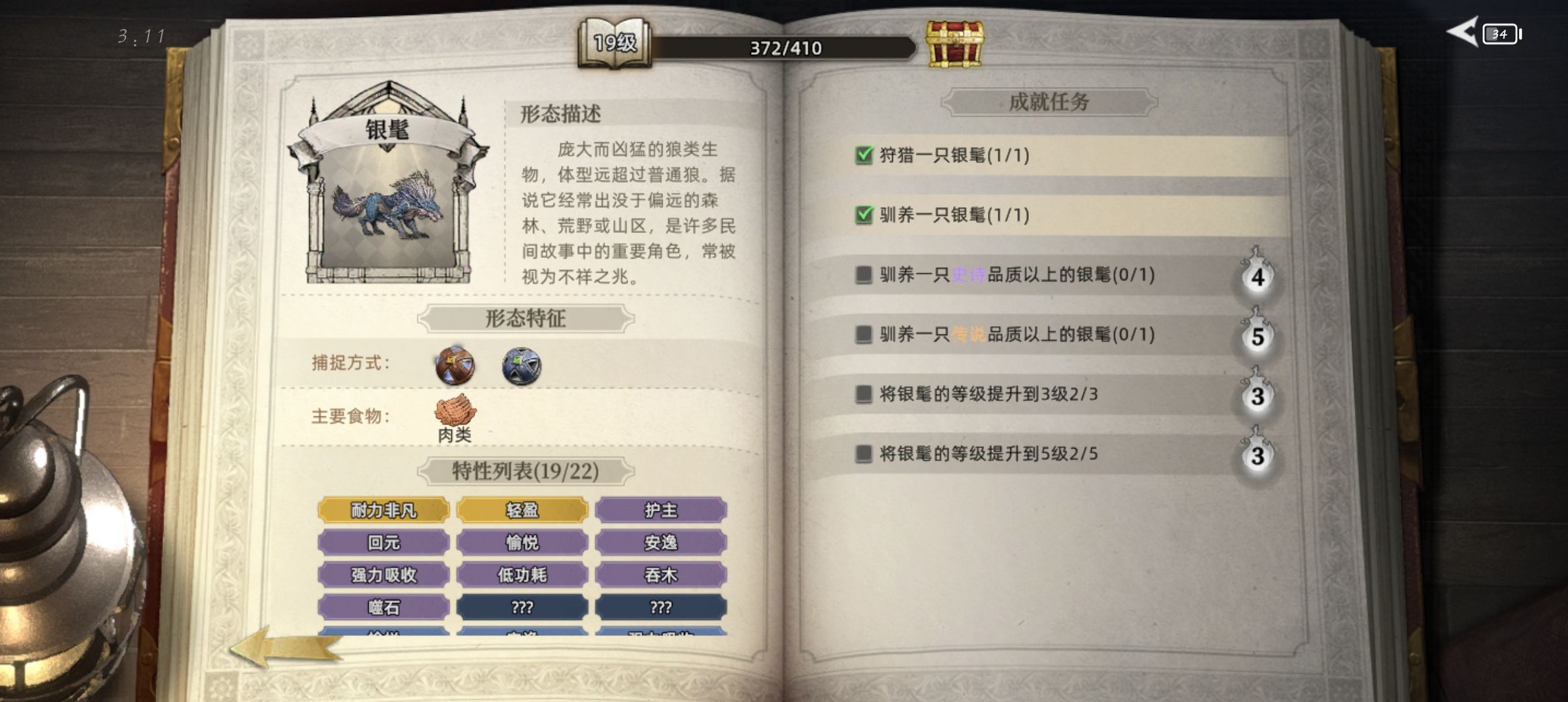Click the flask reward icon showing 5
Screen dimensions: 1568x702
pyautogui.click(x=1258, y=336)
